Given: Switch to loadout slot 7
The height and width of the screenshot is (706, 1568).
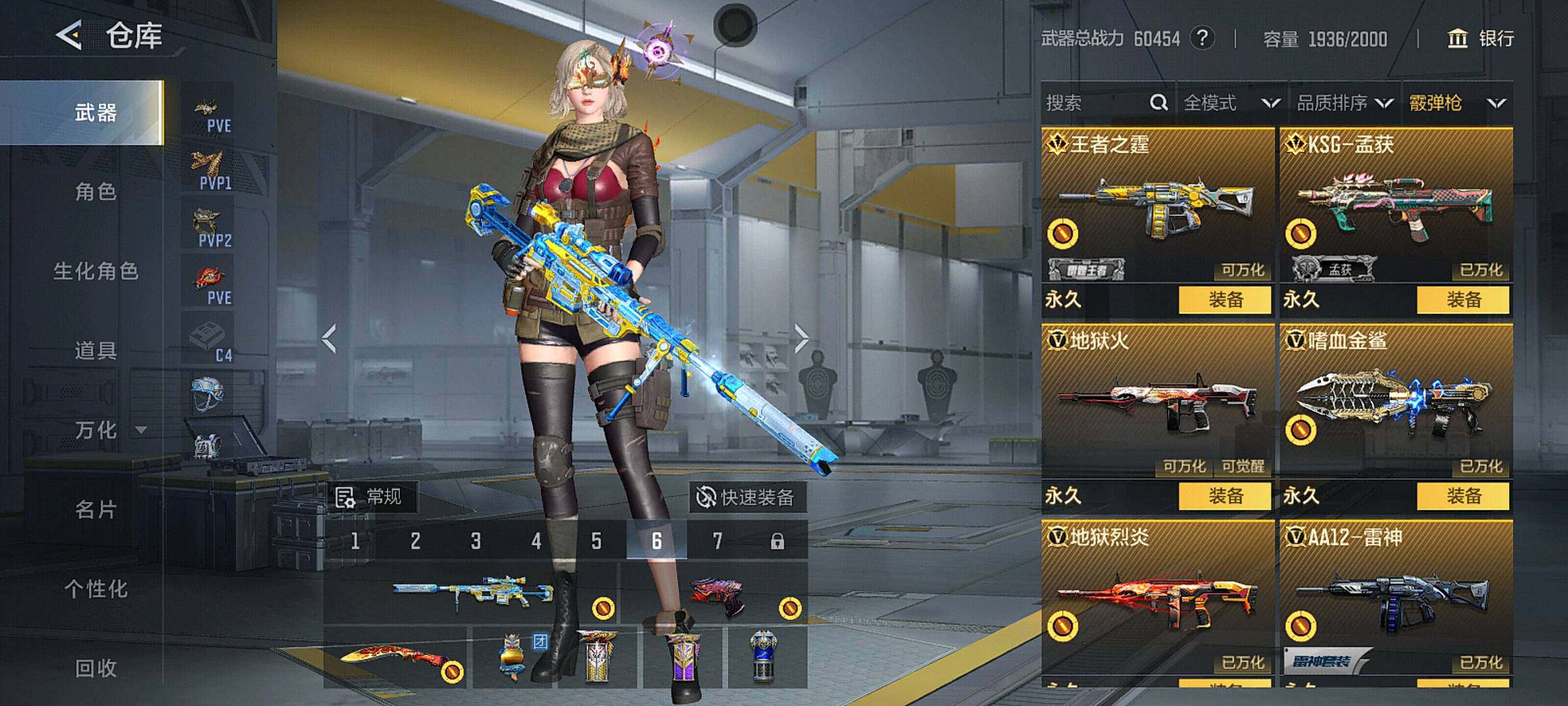Looking at the screenshot, I should 717,541.
